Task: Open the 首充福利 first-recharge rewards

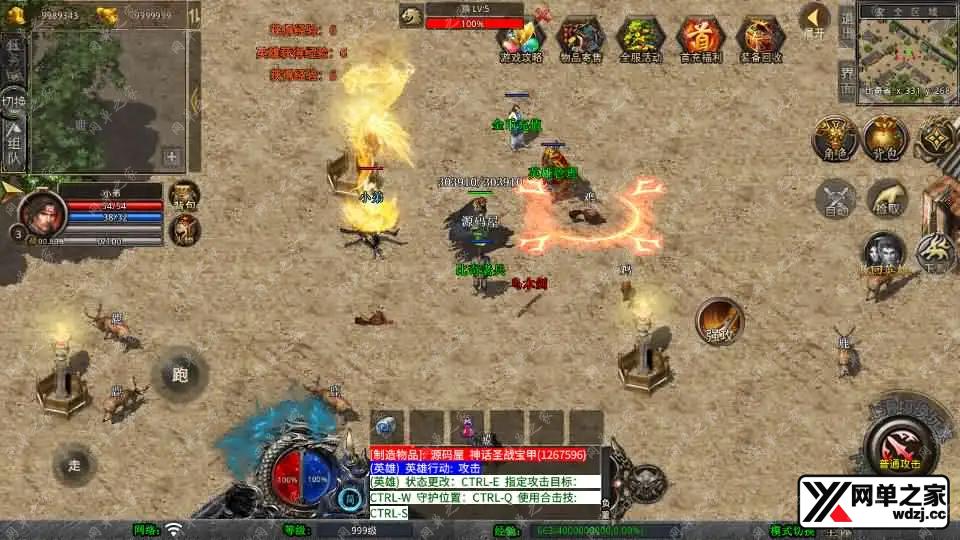Action: tap(700, 38)
